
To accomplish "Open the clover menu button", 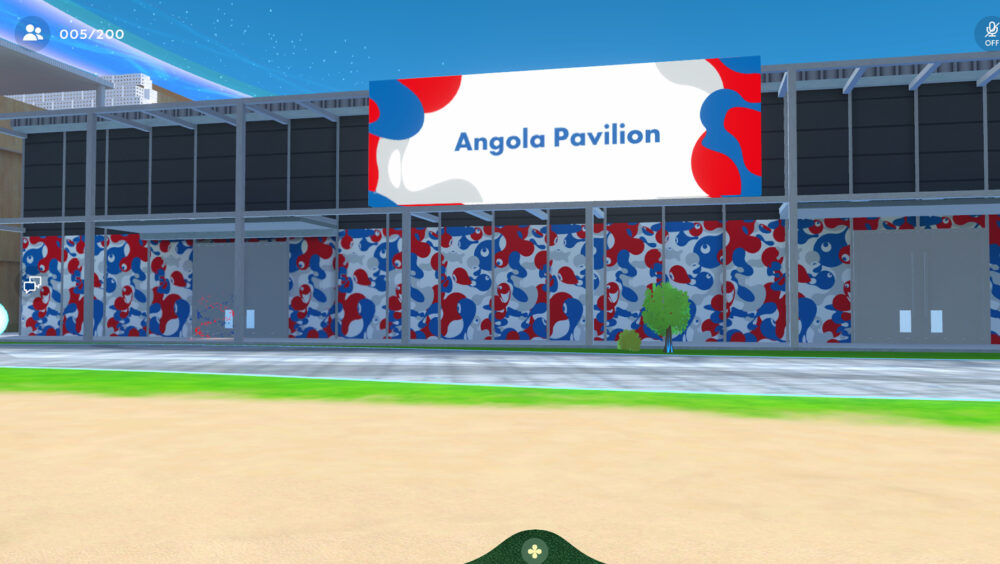I will (536, 550).
